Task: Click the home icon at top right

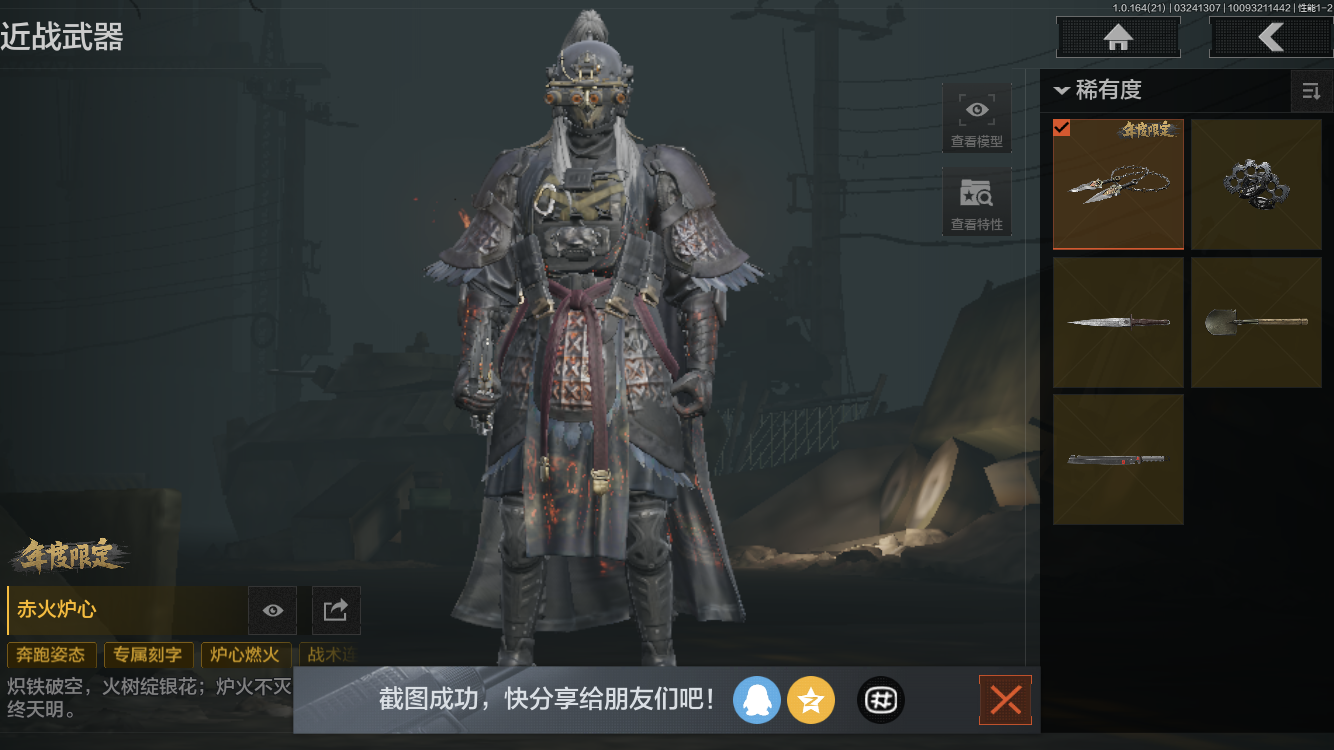Action: (1117, 37)
